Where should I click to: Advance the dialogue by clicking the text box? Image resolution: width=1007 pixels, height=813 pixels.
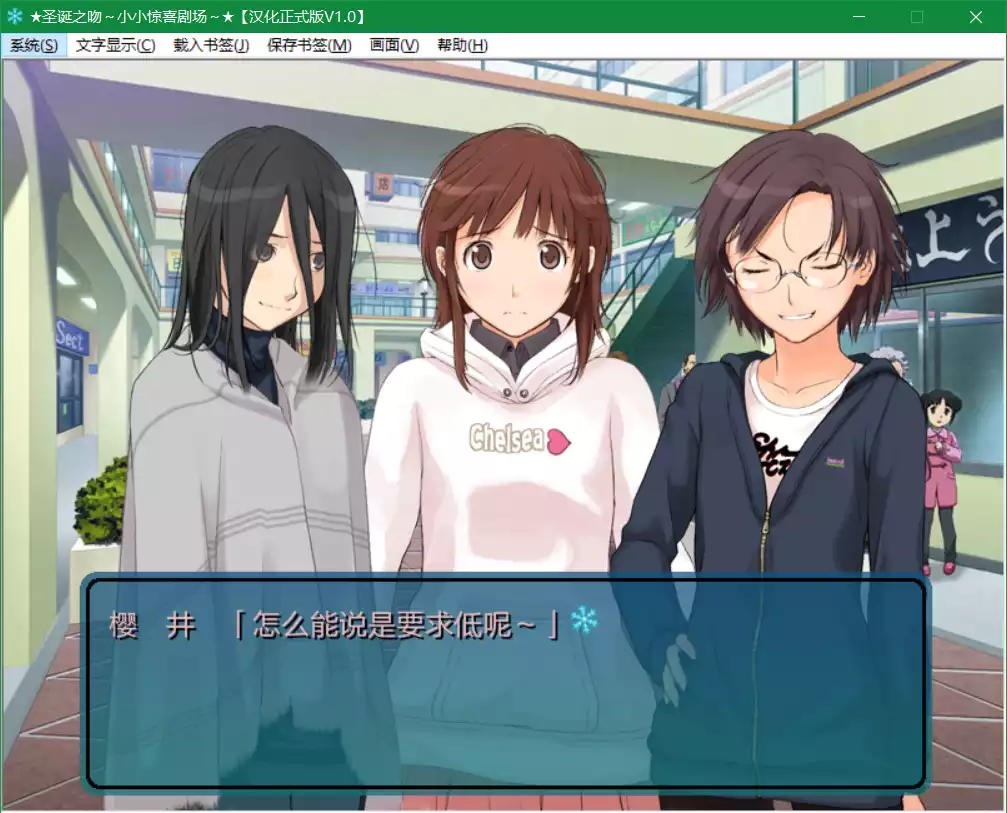click(x=505, y=700)
